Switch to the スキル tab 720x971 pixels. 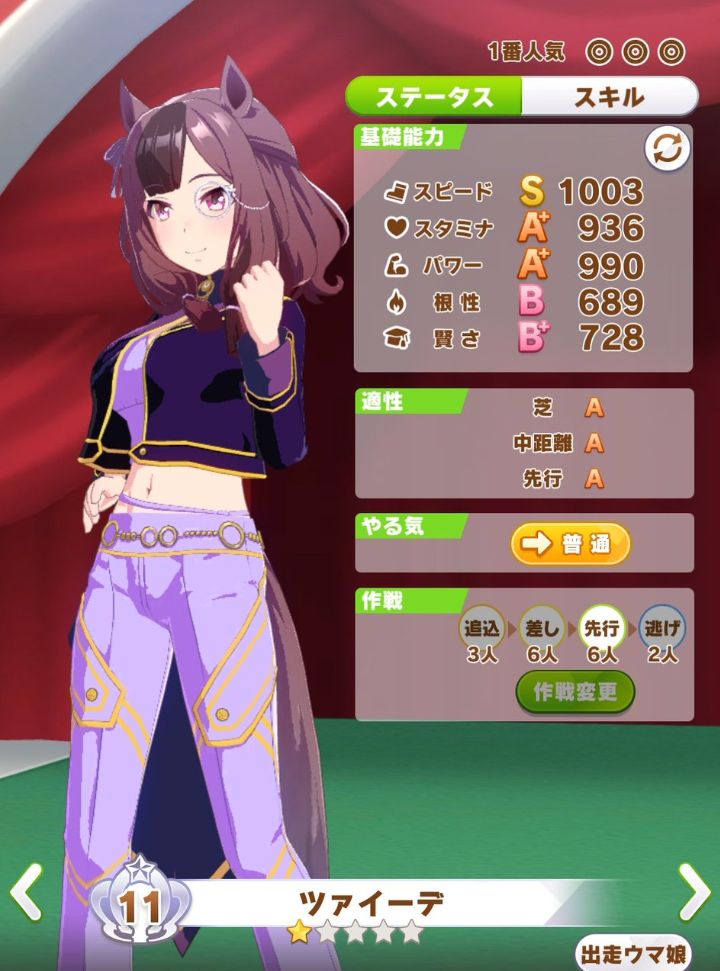[608, 97]
